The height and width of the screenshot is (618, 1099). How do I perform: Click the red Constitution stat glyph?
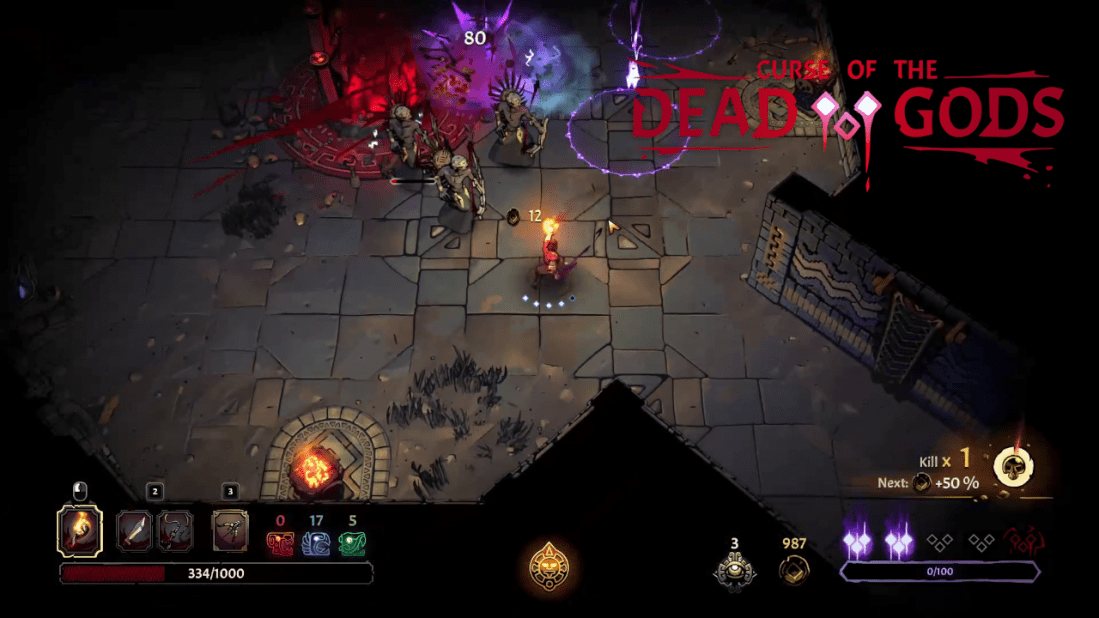pos(280,543)
